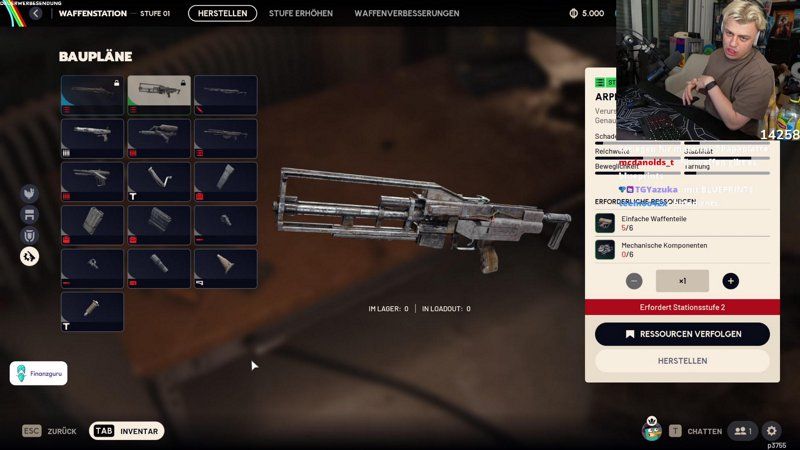800x450 pixels.
Task: Choose the lone blueprint in the bottom row
Action: tap(92, 311)
